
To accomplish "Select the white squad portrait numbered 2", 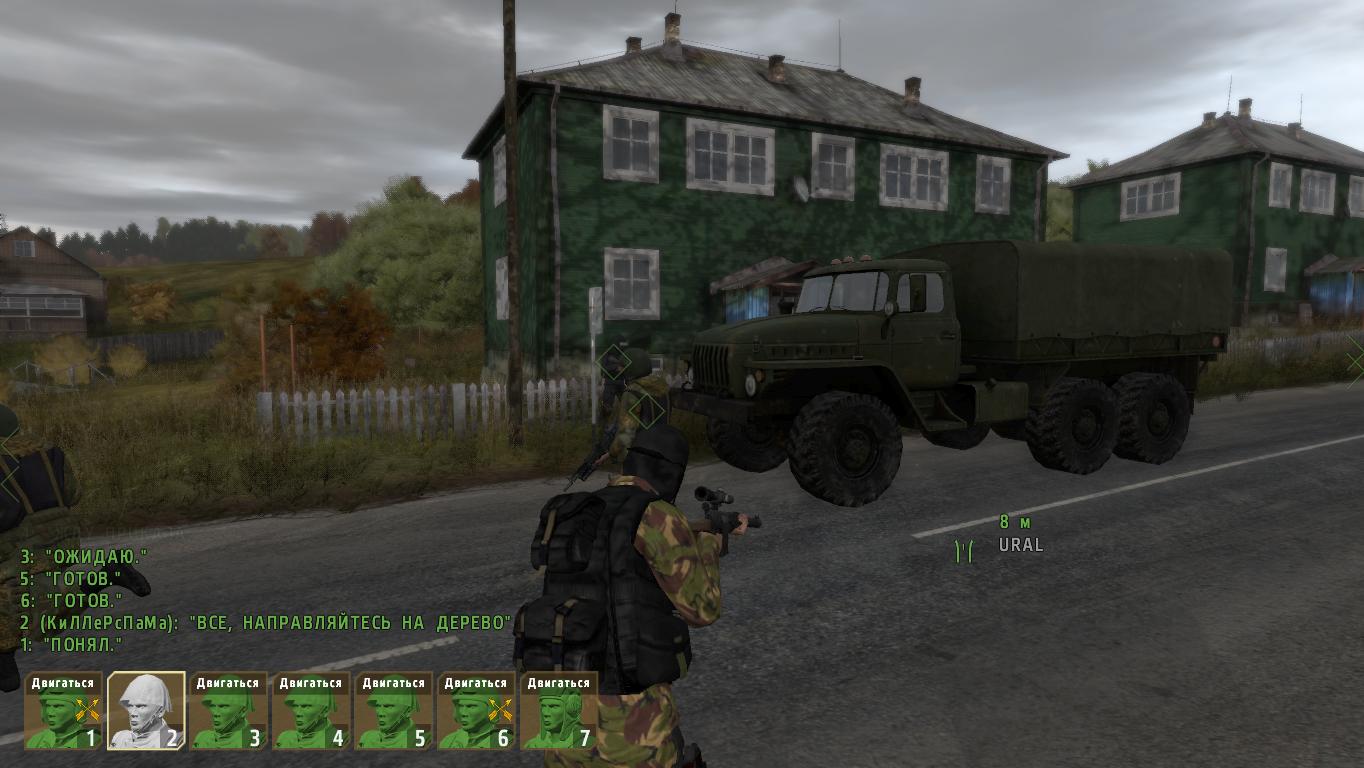I will click(146, 711).
